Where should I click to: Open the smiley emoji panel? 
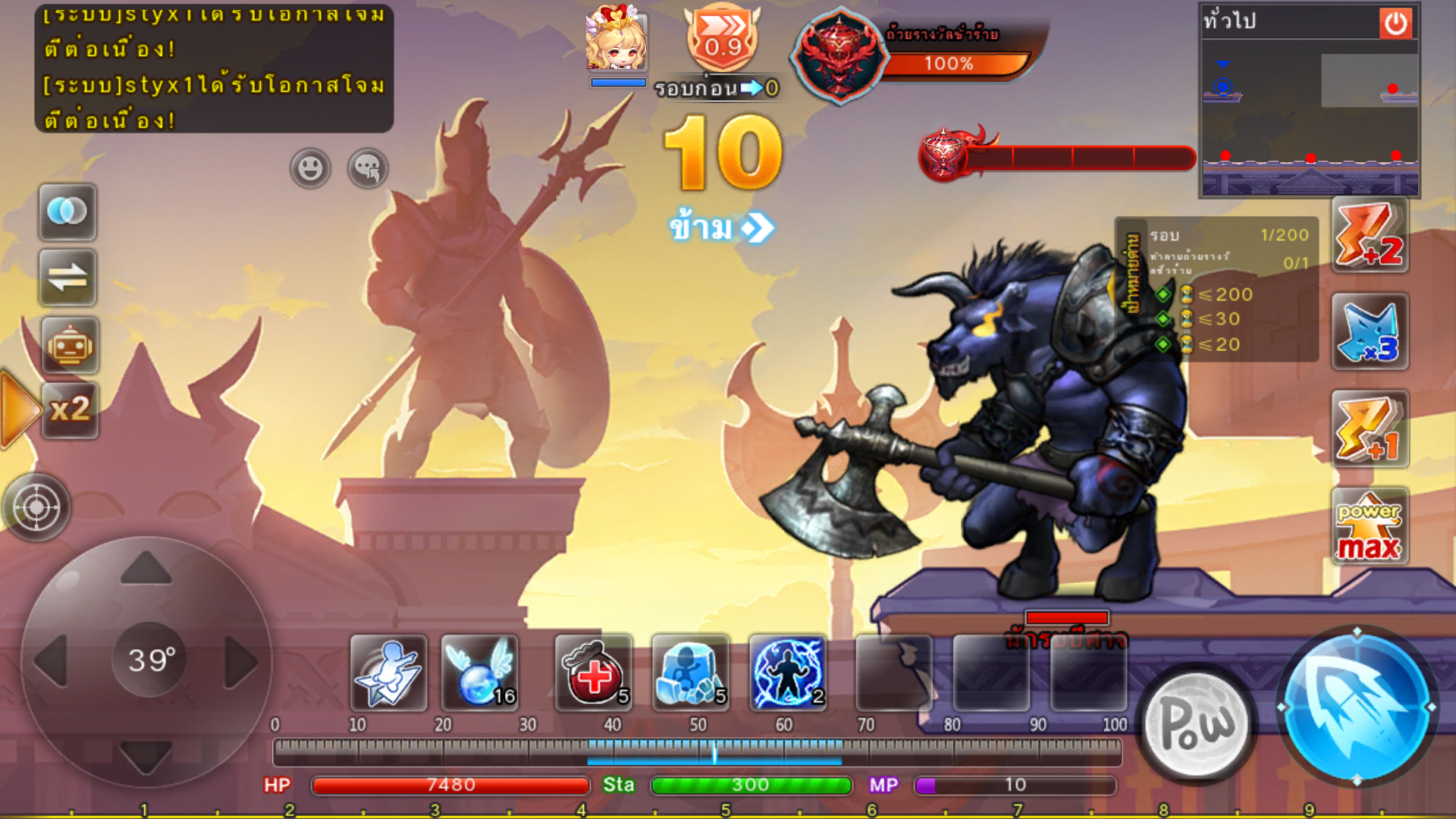coord(310,168)
